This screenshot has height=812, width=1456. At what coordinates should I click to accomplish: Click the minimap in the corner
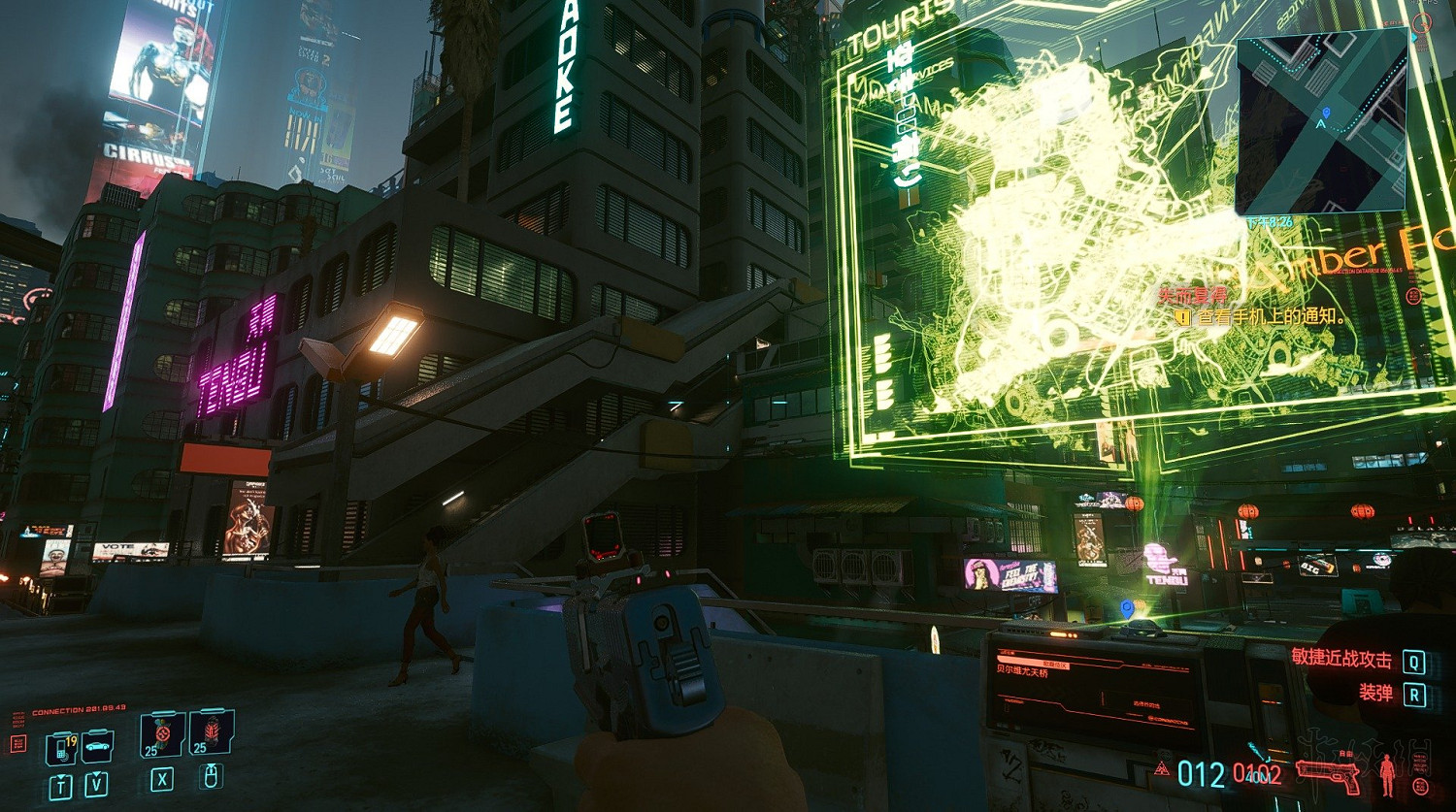tap(1321, 123)
